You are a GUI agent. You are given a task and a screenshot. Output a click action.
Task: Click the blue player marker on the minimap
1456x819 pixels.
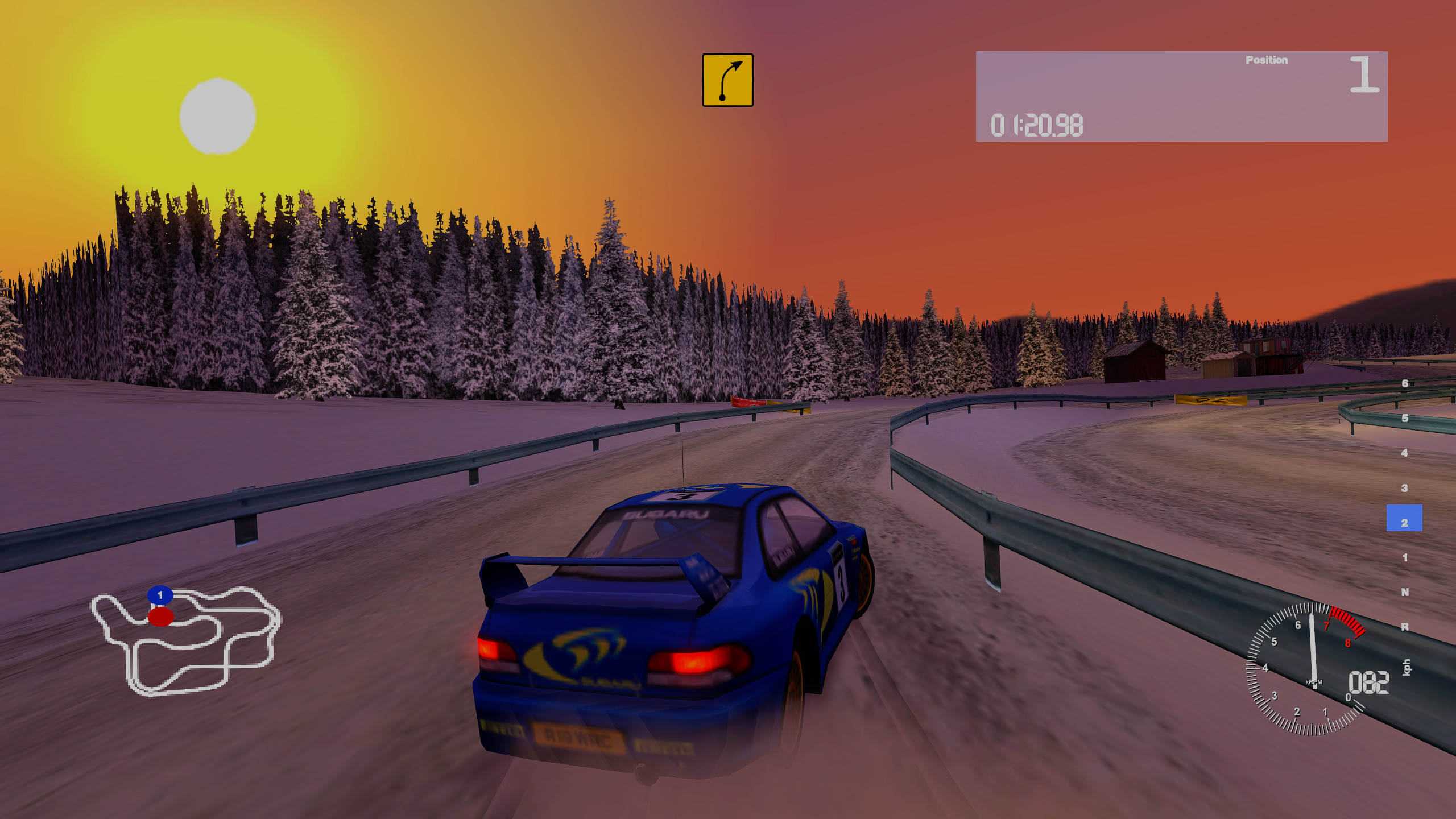[x=160, y=595]
